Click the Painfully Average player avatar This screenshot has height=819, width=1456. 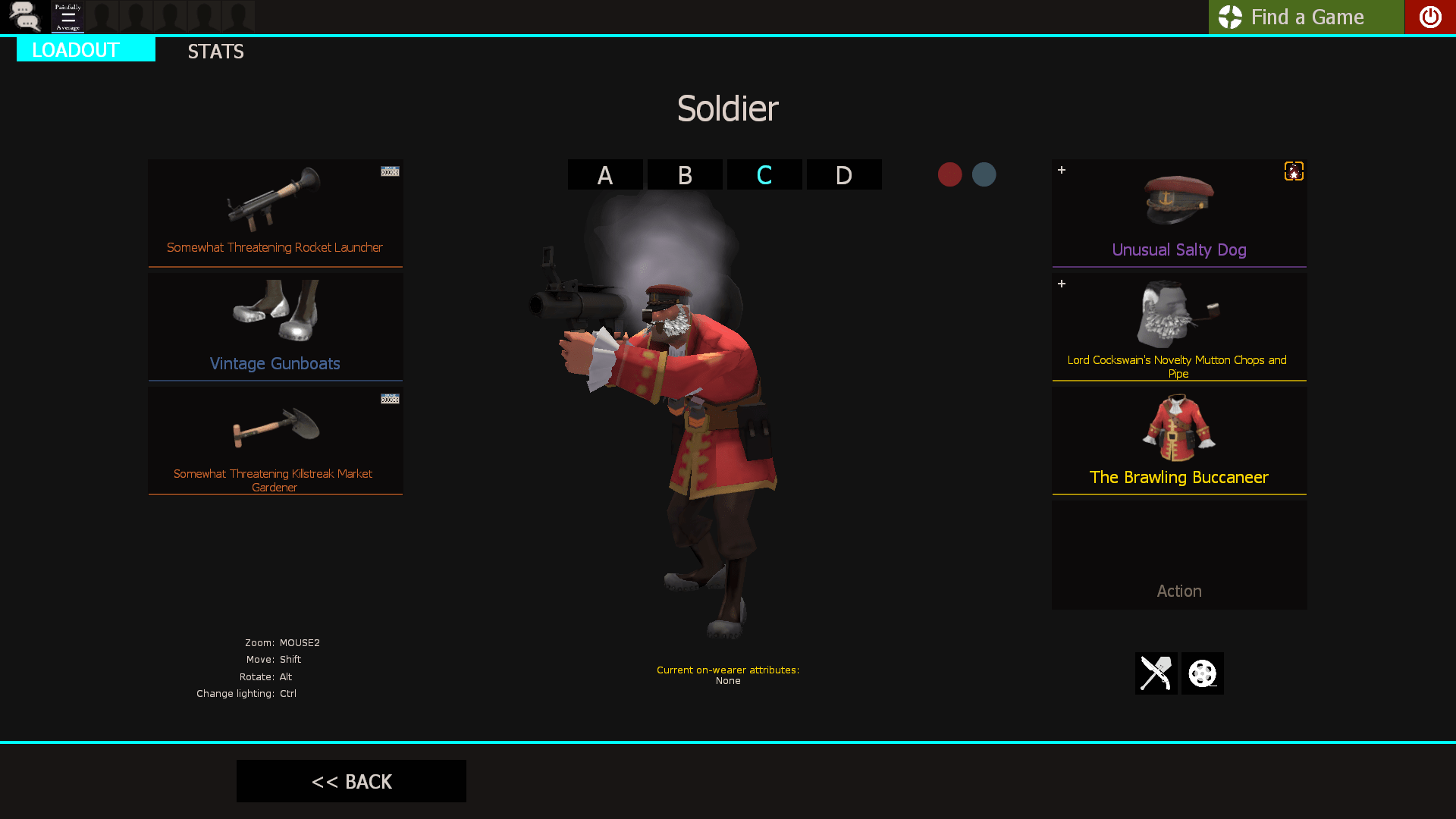coord(67,17)
